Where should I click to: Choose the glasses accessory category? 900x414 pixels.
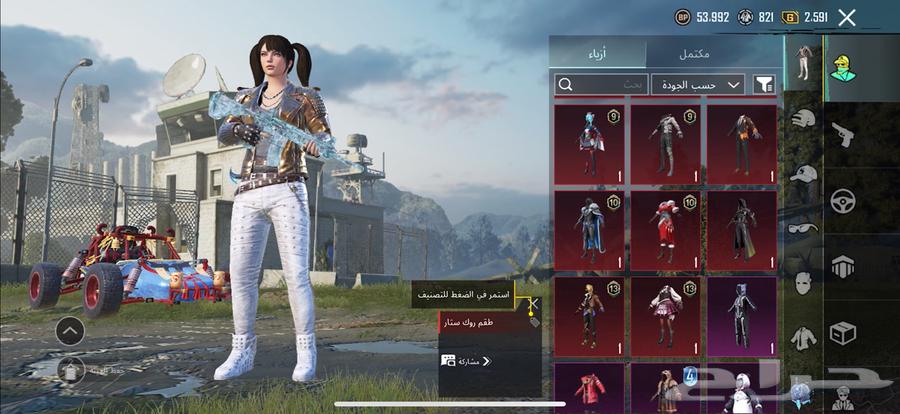pyautogui.click(x=803, y=227)
